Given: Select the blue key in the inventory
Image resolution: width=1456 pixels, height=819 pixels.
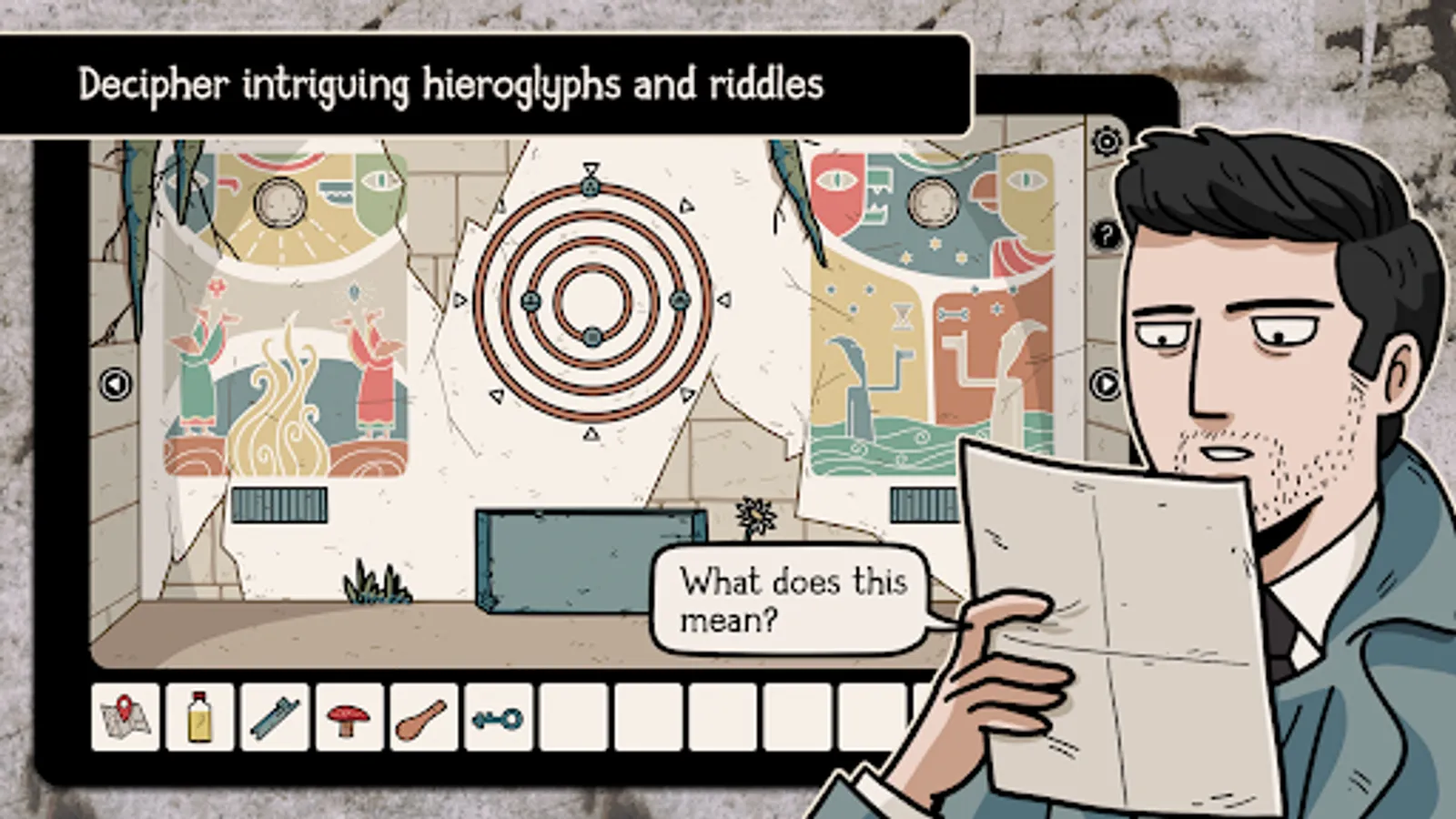Looking at the screenshot, I should pos(498,721).
